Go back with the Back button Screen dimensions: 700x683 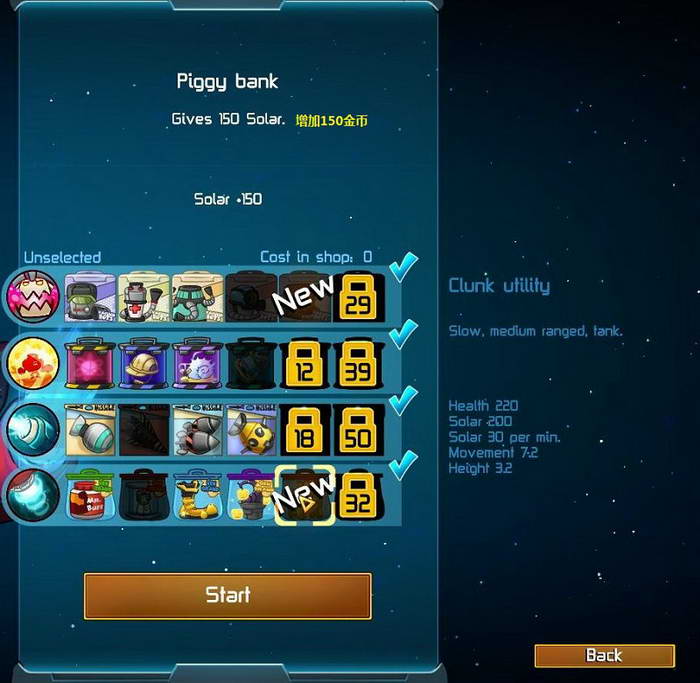pyautogui.click(x=604, y=655)
